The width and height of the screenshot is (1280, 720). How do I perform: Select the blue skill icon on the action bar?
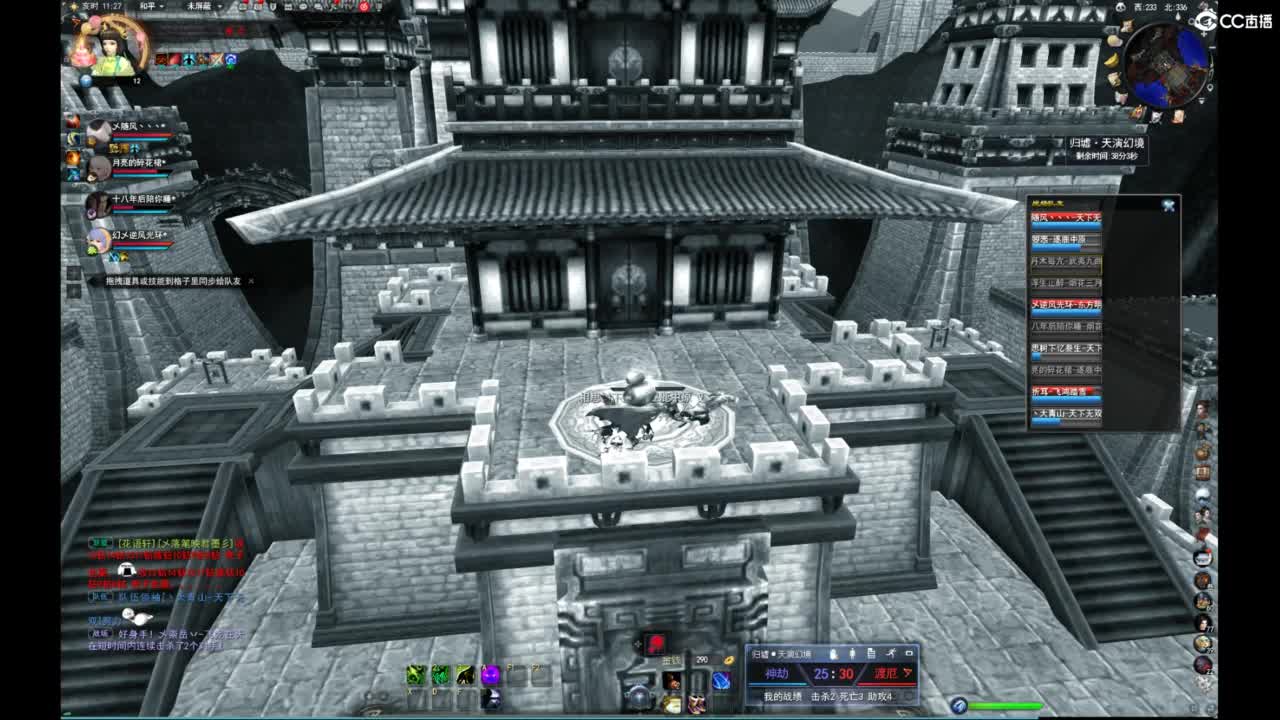click(x=722, y=680)
